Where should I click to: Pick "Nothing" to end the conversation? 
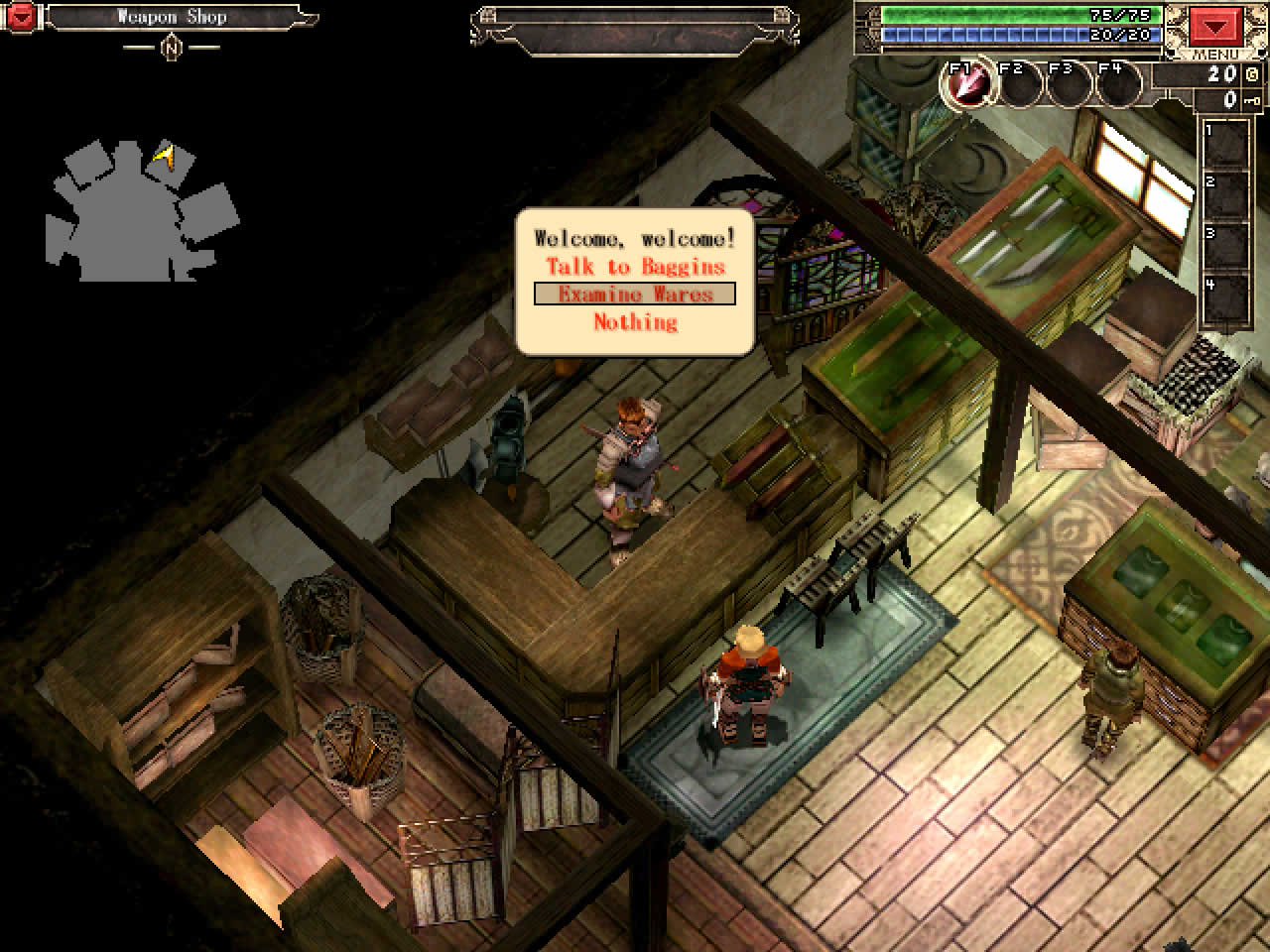635,321
